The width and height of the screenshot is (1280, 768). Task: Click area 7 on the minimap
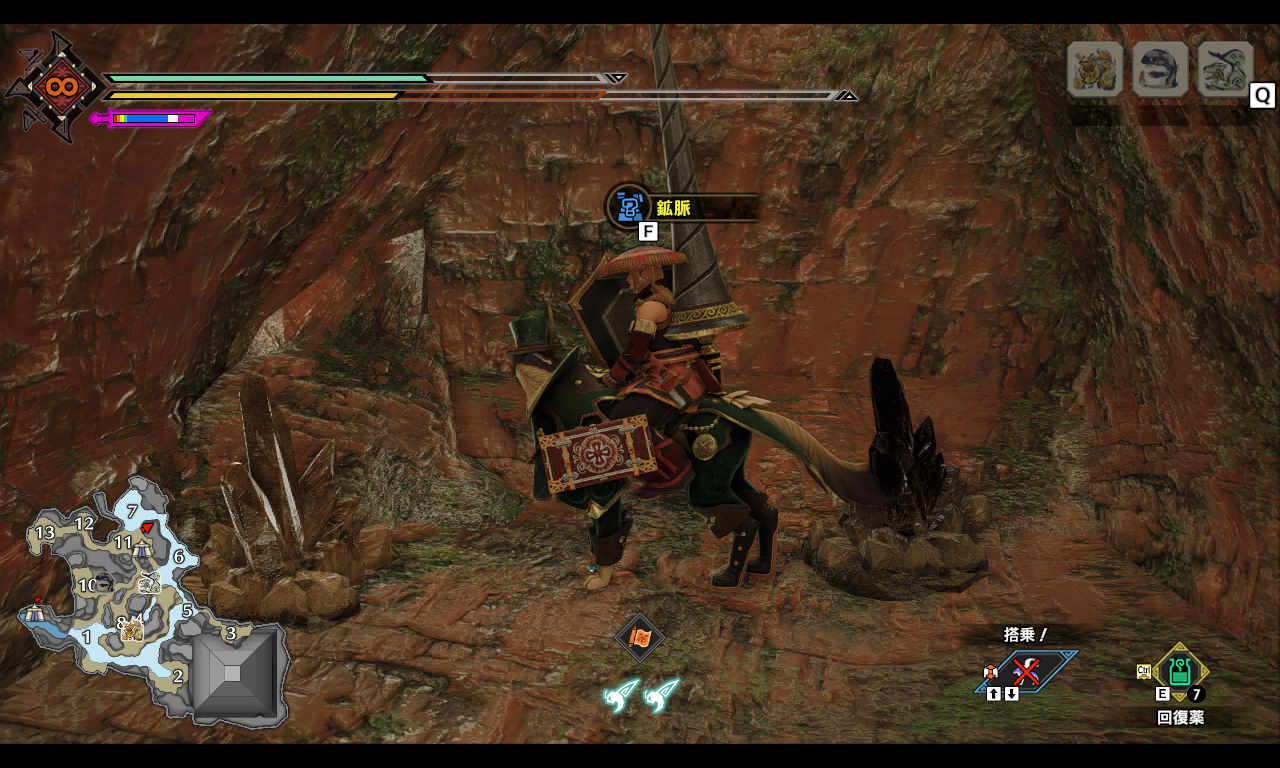click(x=132, y=511)
